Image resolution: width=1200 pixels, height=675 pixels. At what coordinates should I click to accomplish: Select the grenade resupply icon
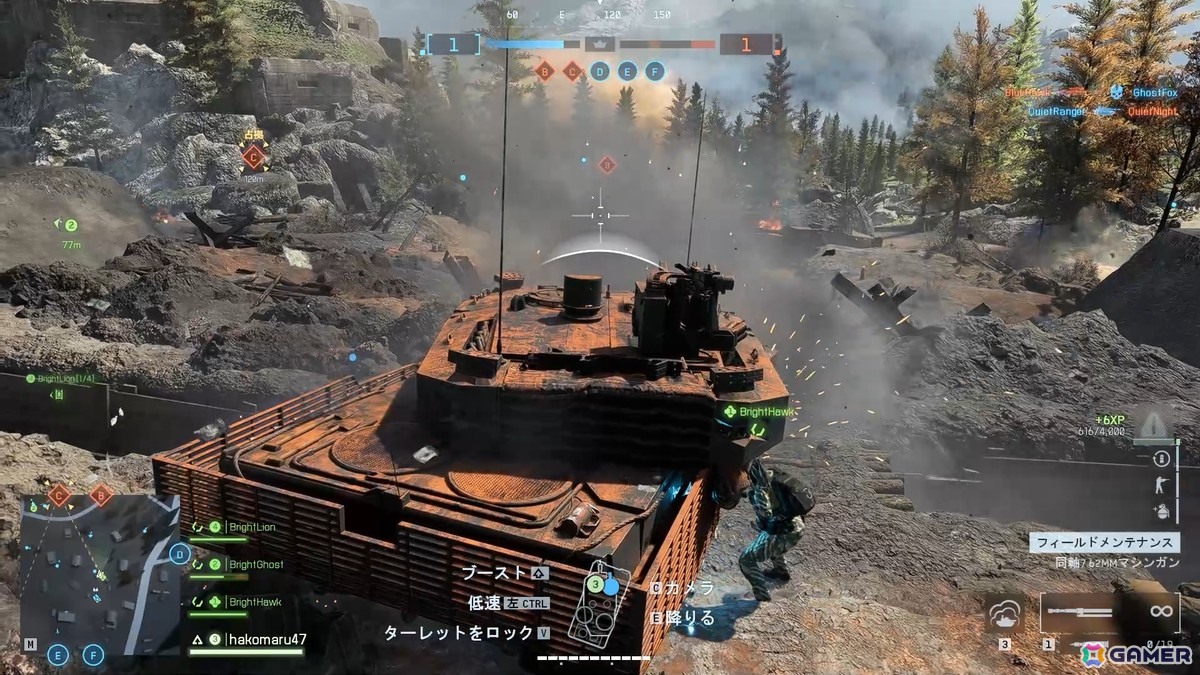(1161, 511)
